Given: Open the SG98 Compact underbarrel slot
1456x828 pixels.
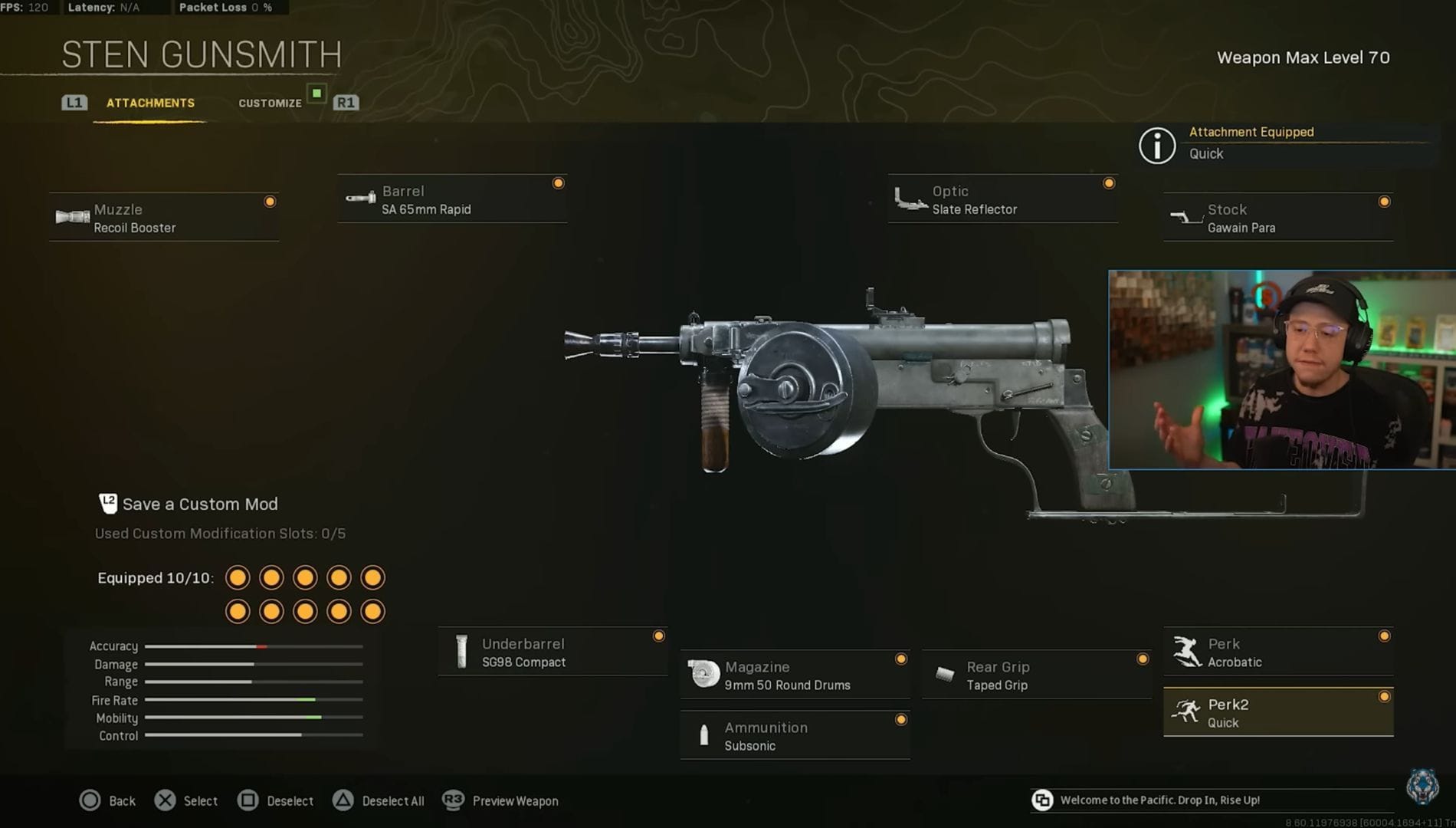Looking at the screenshot, I should point(553,652).
